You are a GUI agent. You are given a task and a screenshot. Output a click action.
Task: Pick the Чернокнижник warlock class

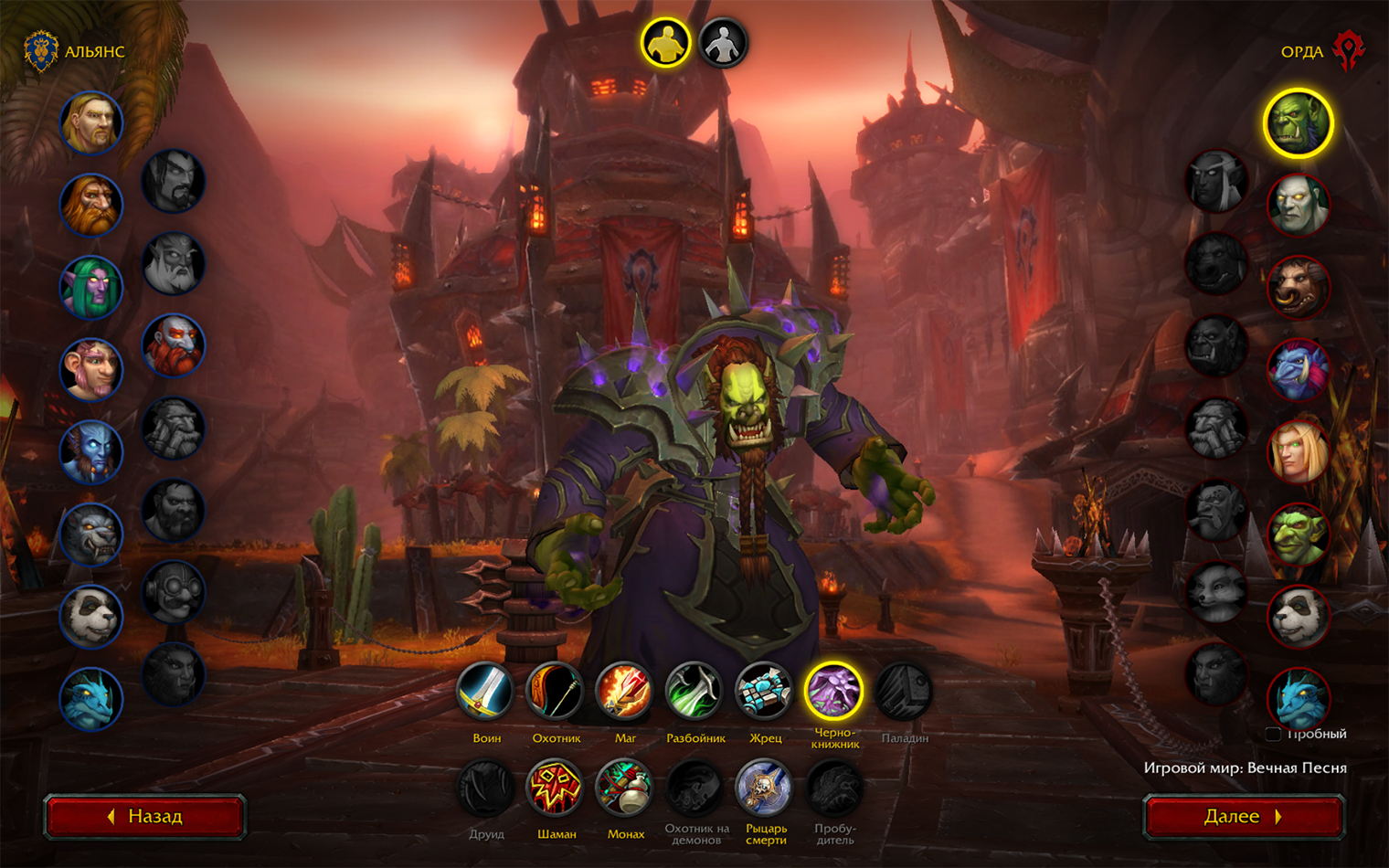click(x=833, y=691)
